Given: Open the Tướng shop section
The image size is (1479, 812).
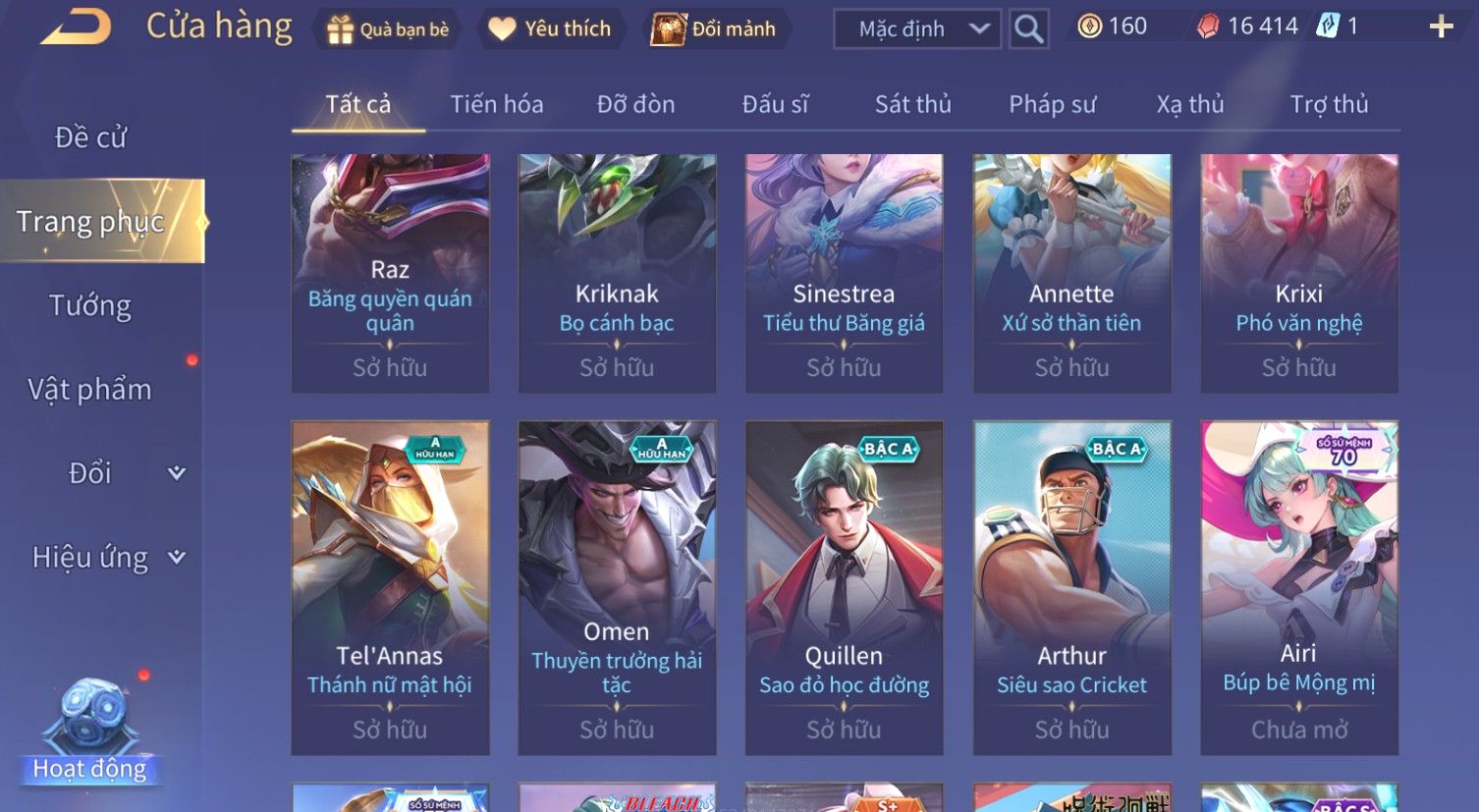Looking at the screenshot, I should click(x=90, y=306).
